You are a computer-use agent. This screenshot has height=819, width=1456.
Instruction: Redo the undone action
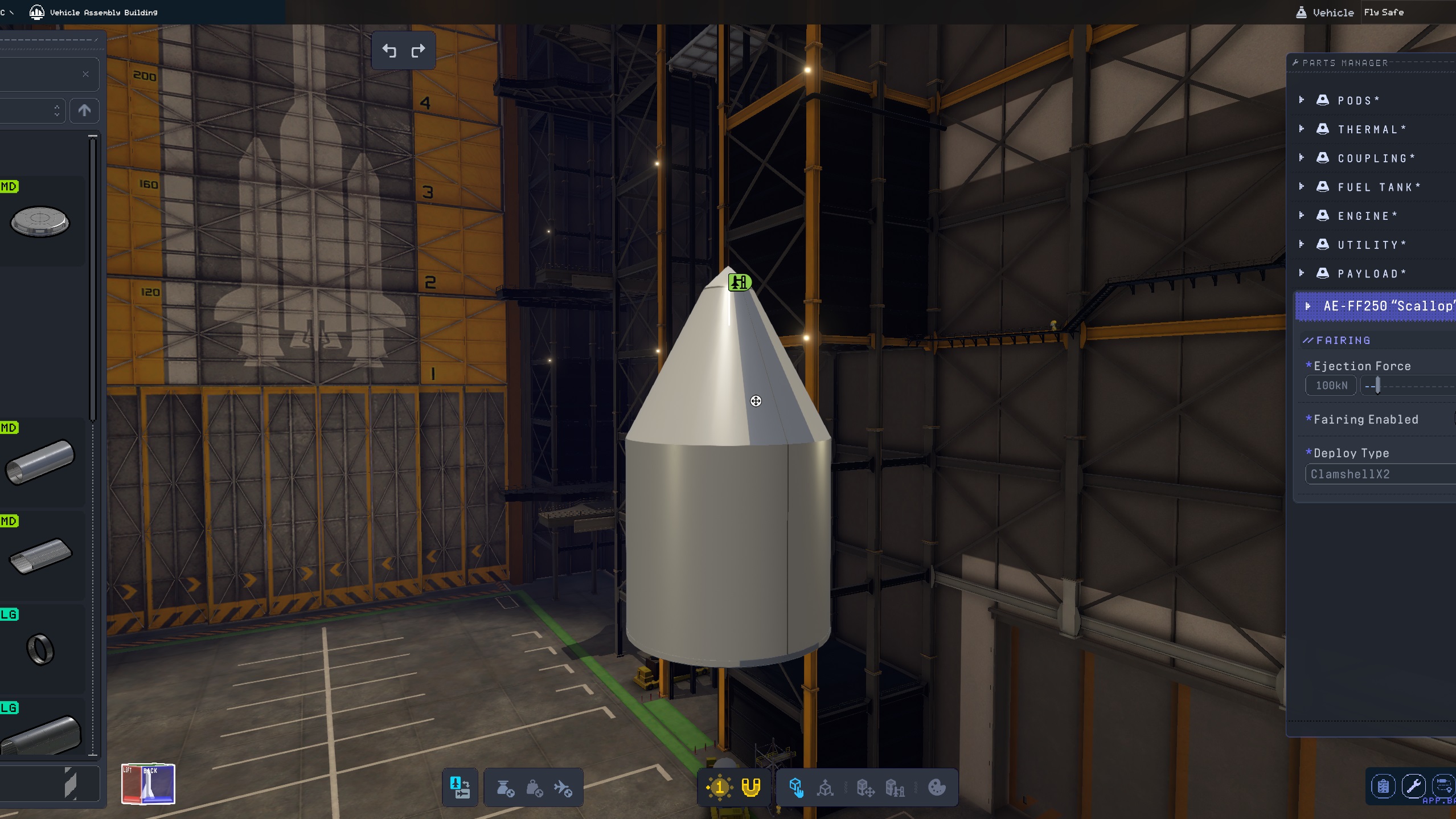tap(418, 51)
